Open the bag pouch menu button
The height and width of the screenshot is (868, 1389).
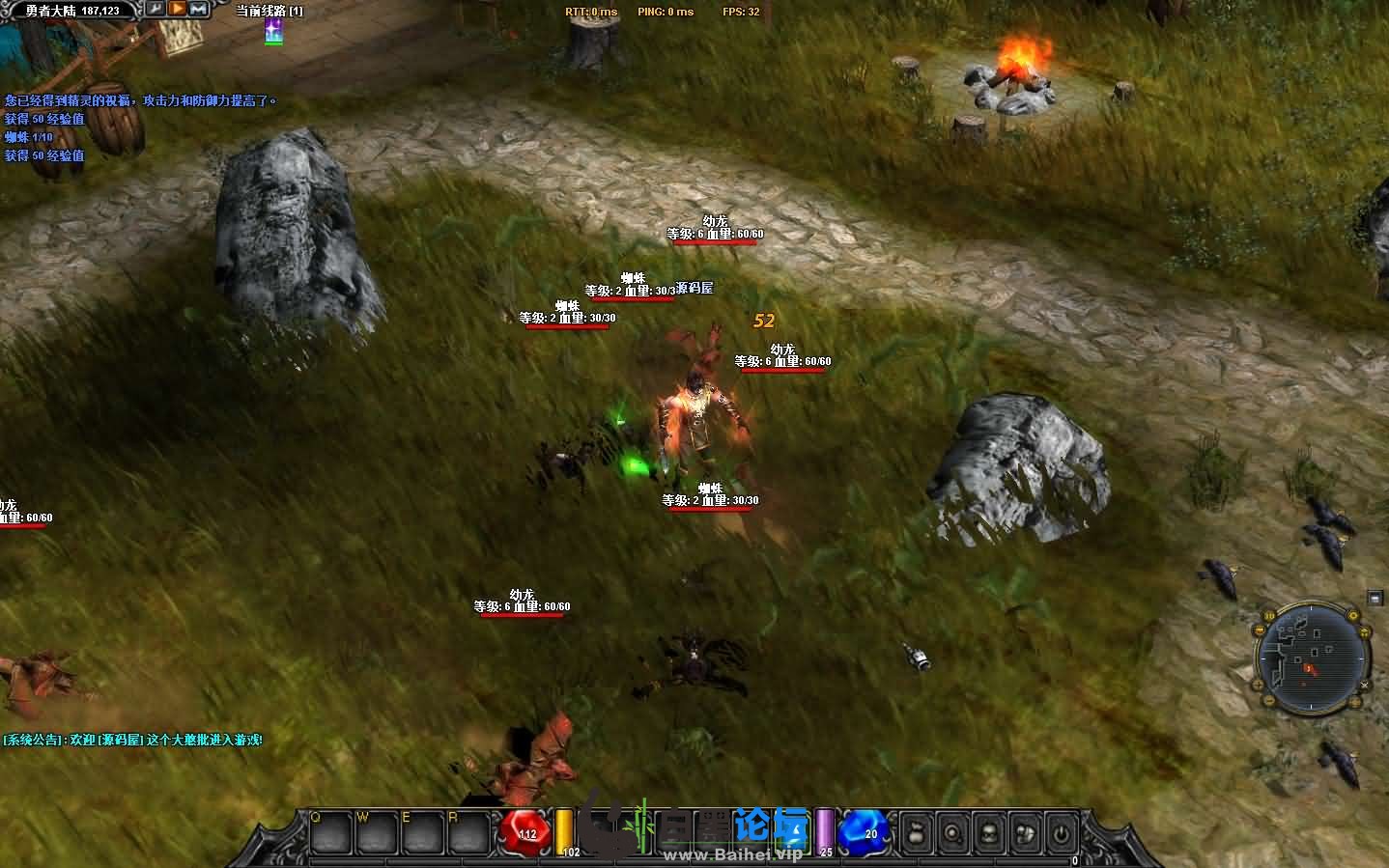pos(918,831)
